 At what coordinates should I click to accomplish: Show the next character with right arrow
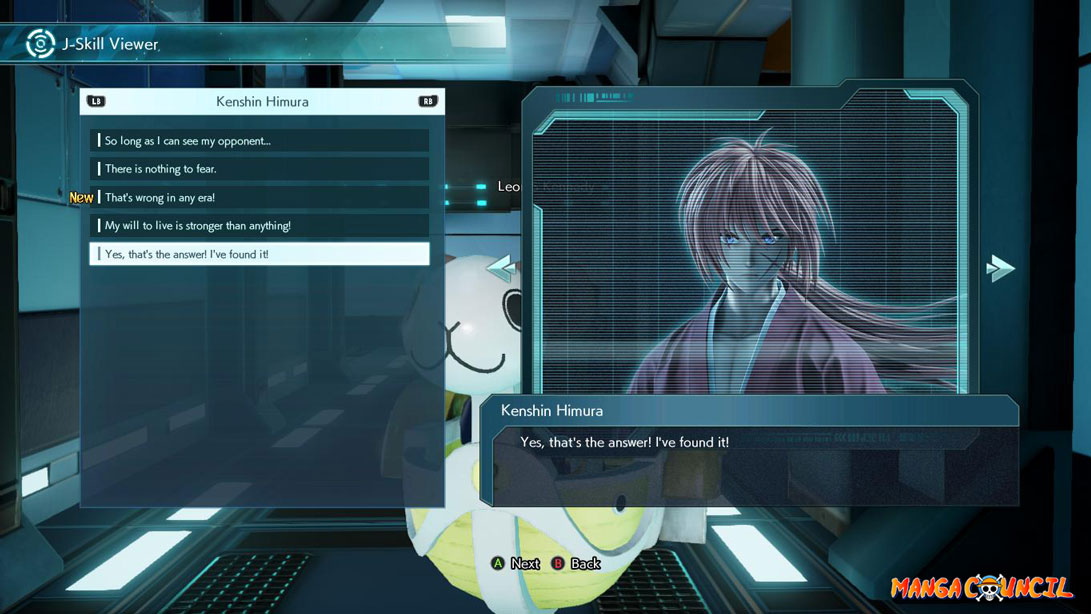pos(999,268)
